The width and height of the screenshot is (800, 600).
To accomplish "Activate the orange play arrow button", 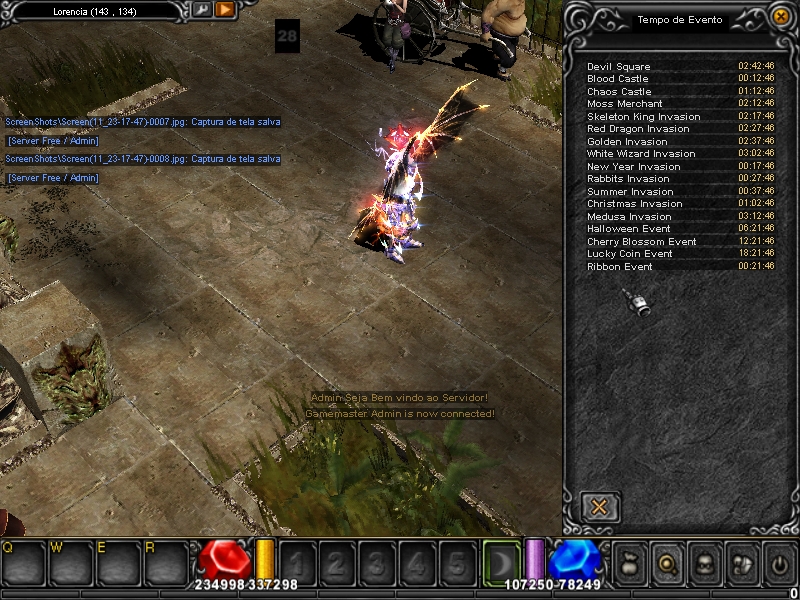I will (x=225, y=10).
